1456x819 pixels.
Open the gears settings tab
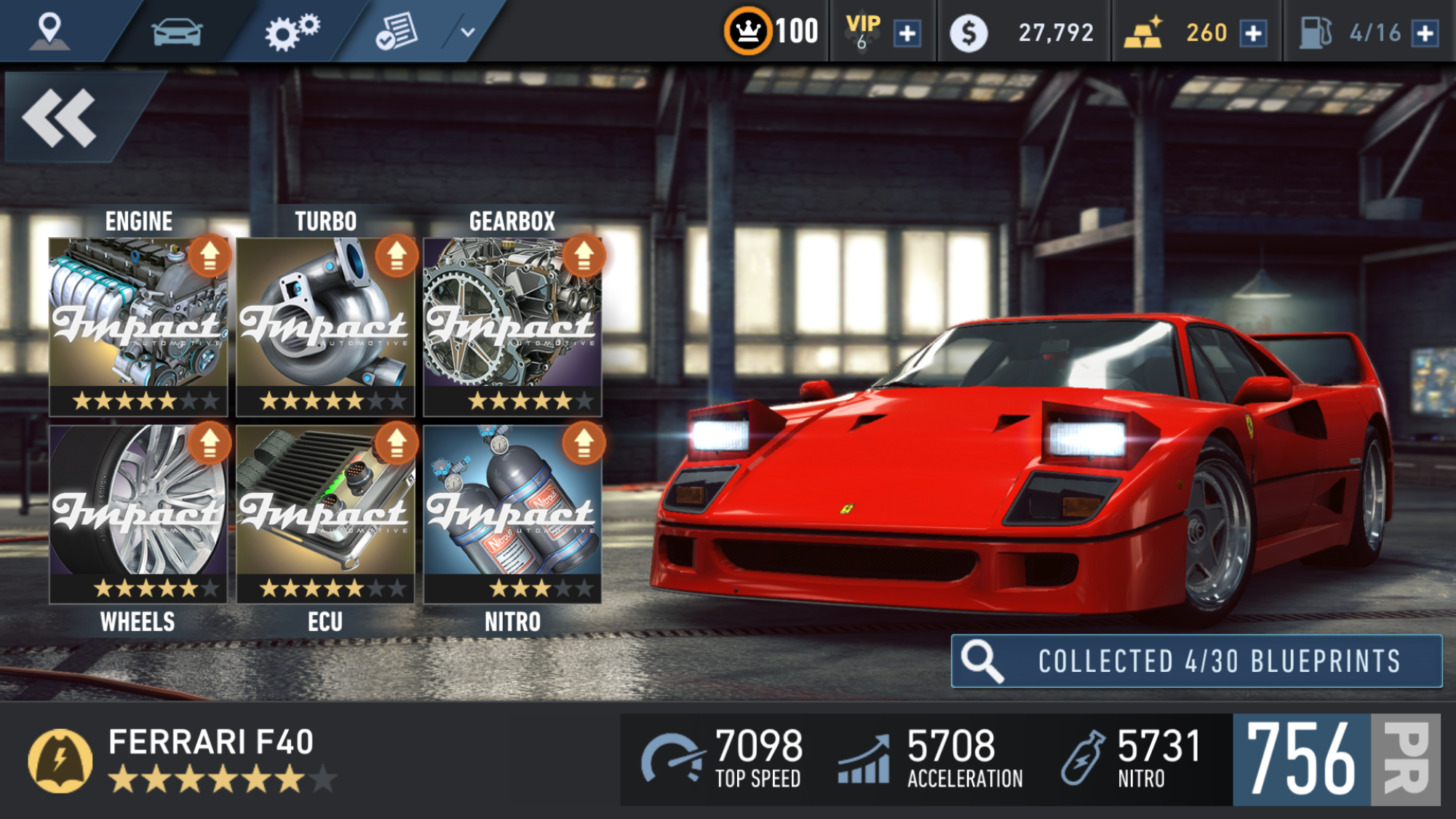pyautogui.click(x=291, y=32)
